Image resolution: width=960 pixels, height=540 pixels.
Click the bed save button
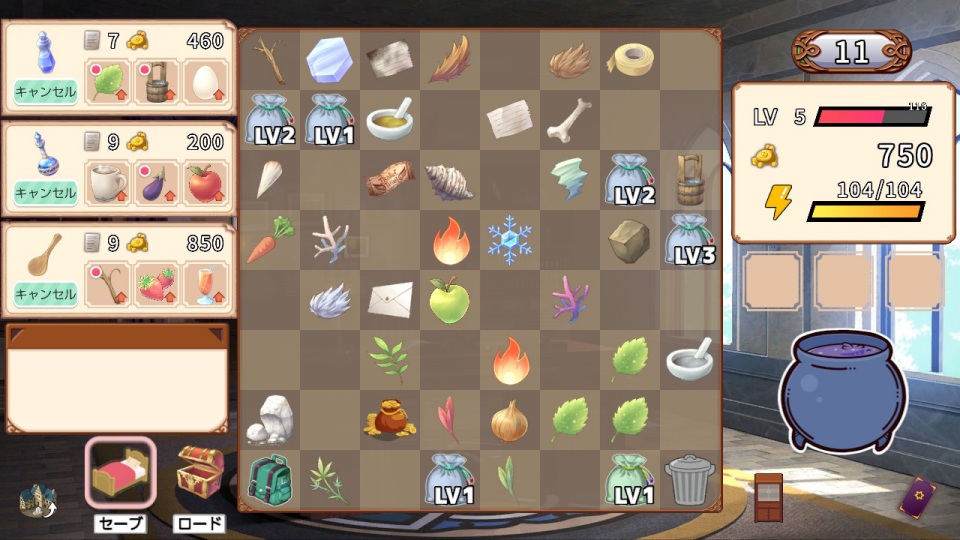pos(120,473)
